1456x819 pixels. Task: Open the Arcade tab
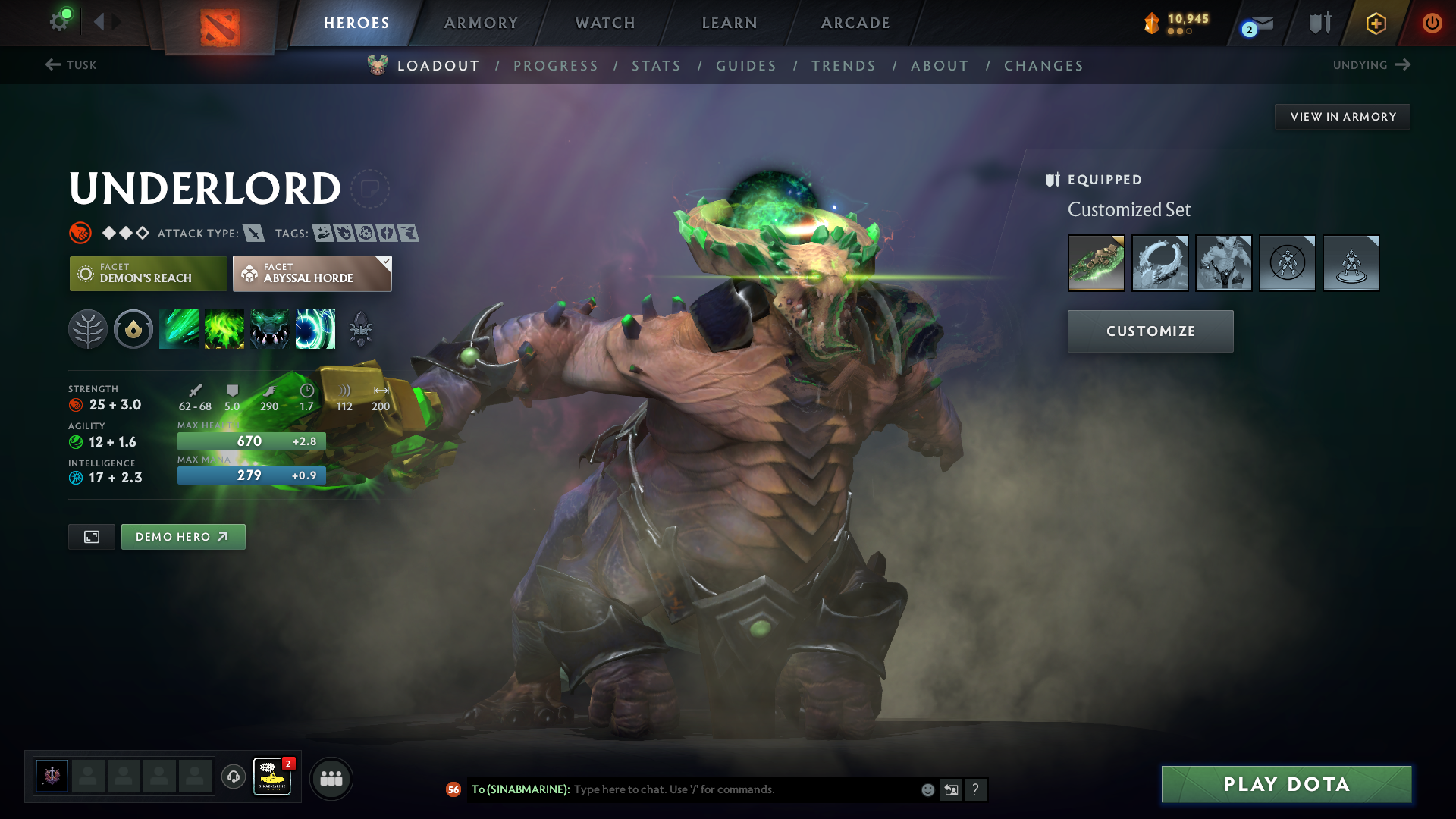855,23
